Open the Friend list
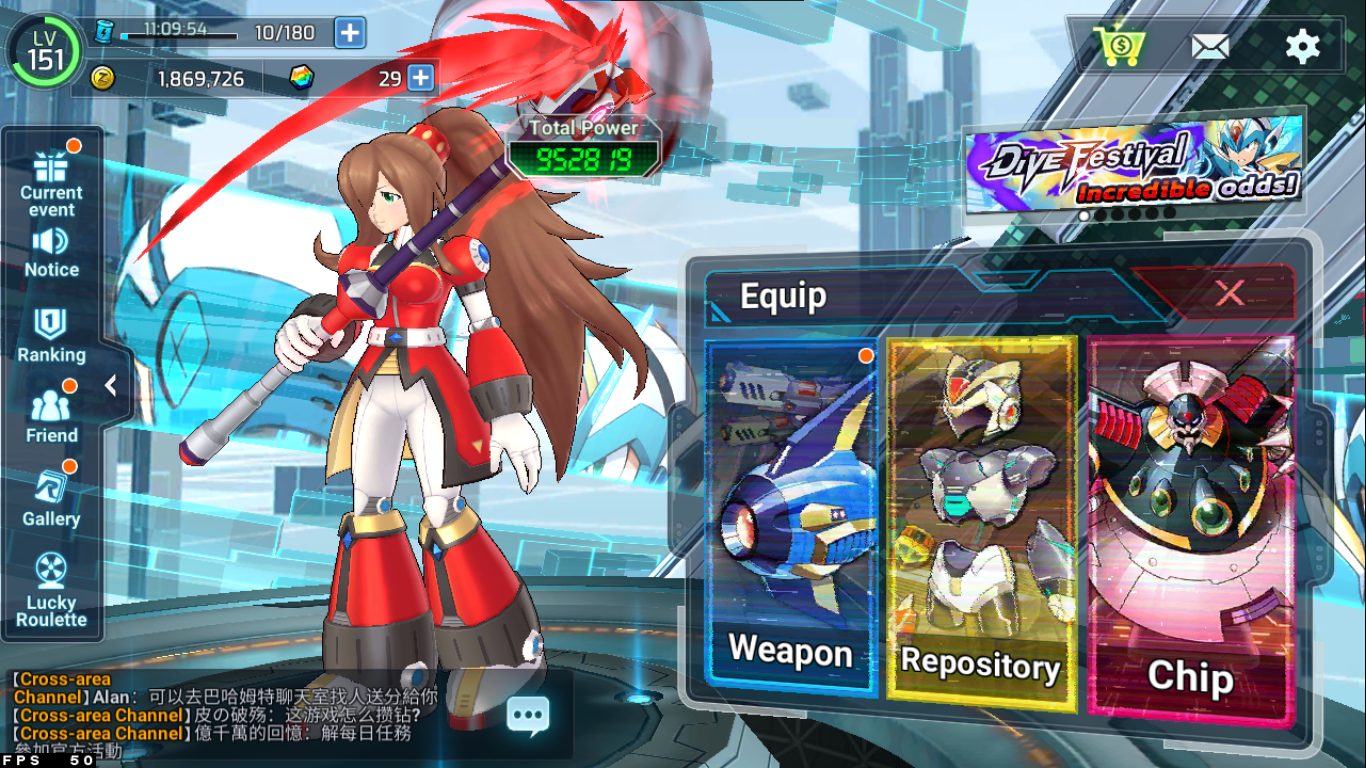Viewport: 1366px width, 768px height. pyautogui.click(x=51, y=416)
